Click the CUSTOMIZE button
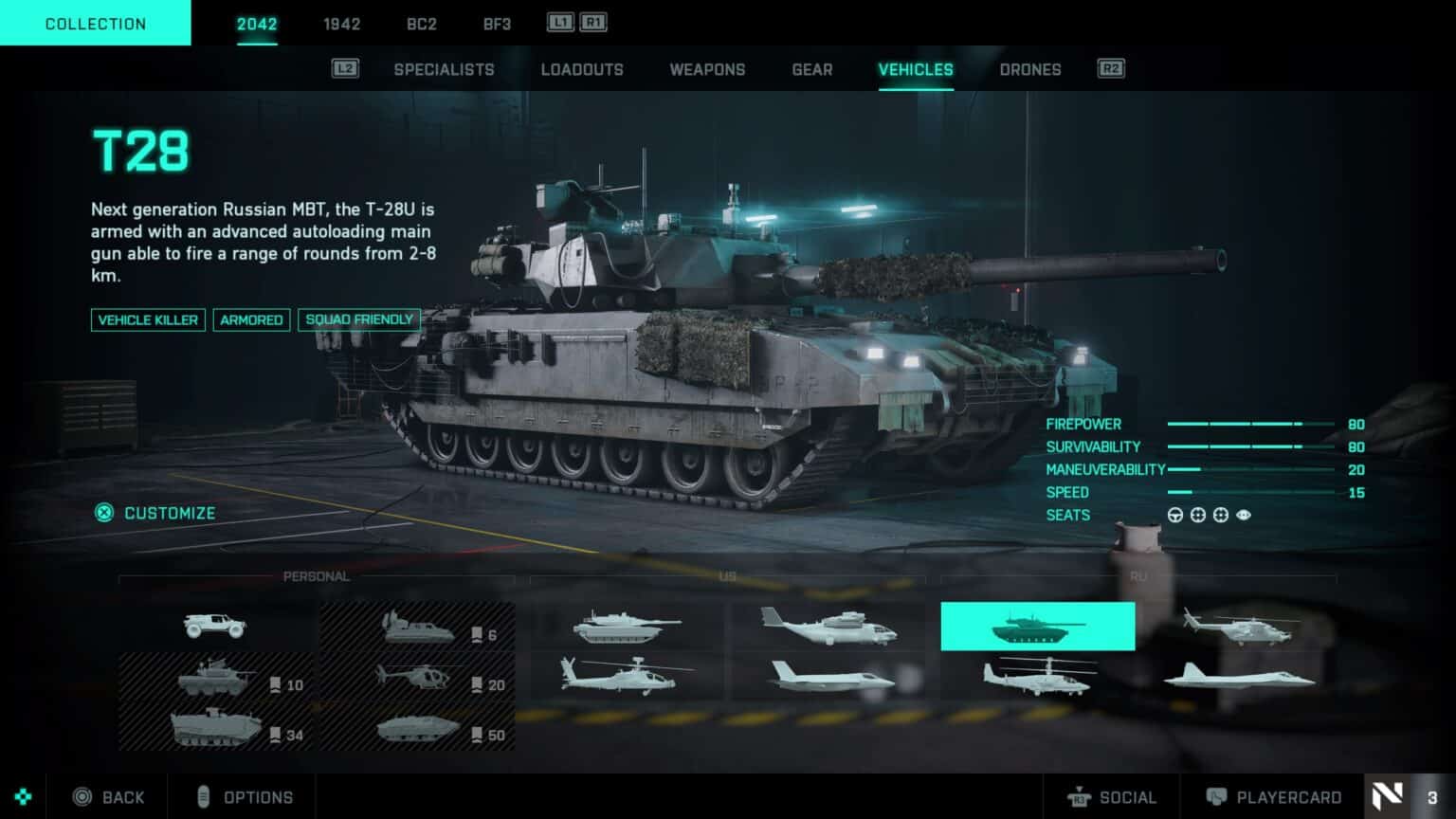 point(155,513)
